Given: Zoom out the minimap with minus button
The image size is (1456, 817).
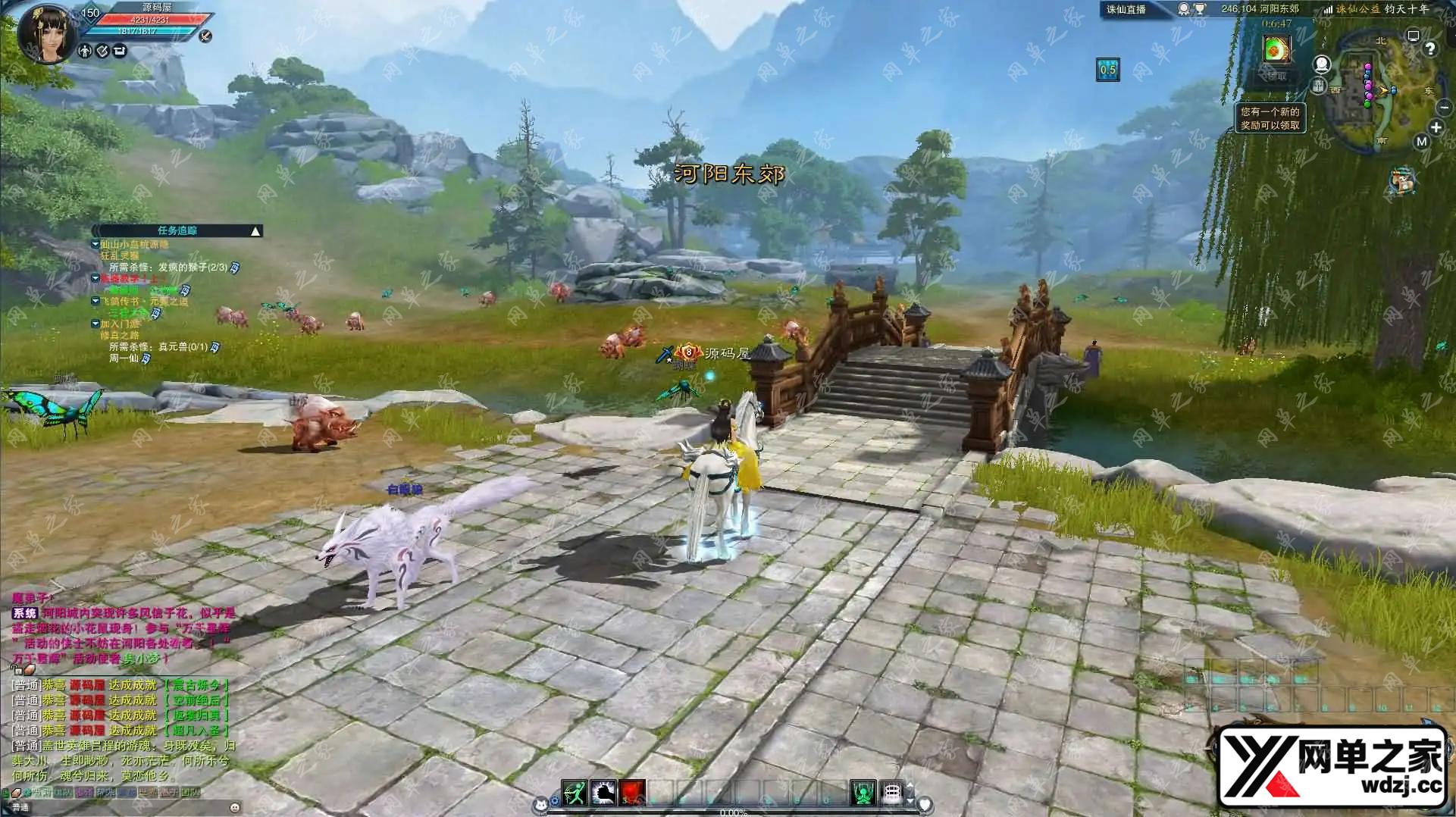Looking at the screenshot, I should (1444, 108).
